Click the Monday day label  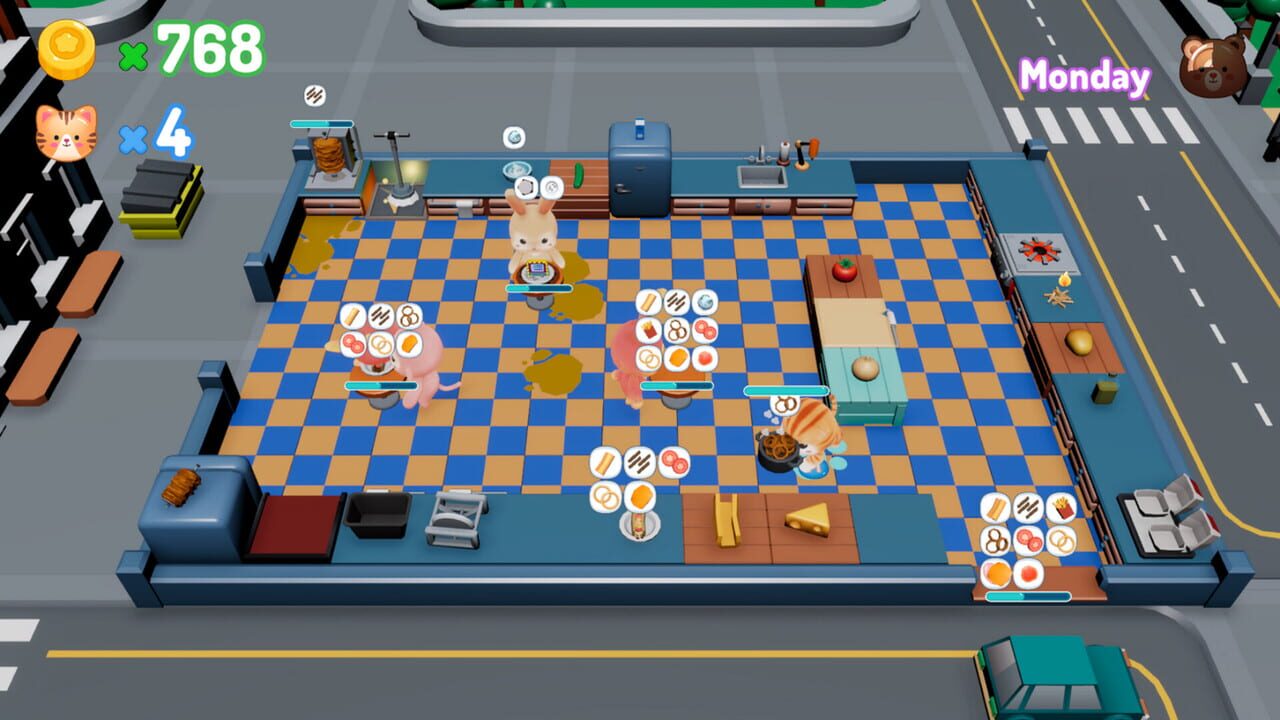coord(1083,73)
